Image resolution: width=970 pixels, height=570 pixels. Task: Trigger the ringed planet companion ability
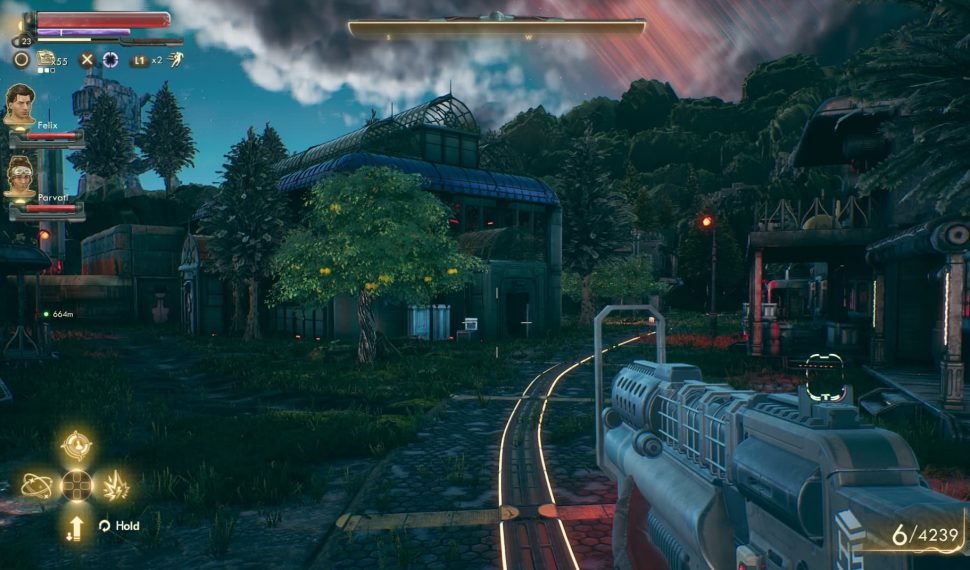point(36,486)
